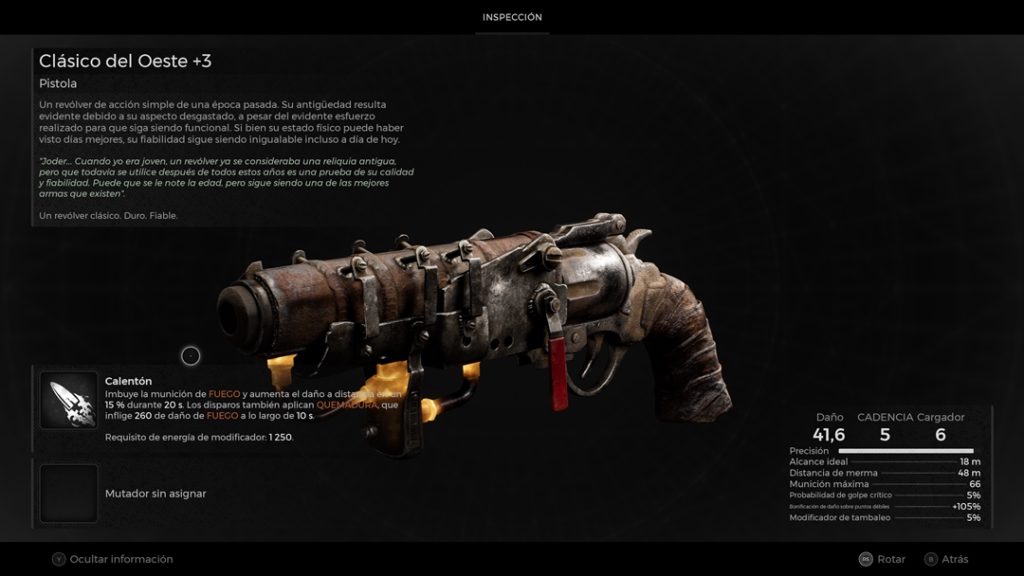Image resolution: width=1024 pixels, height=576 pixels.
Task: Select the Inspección tab
Action: click(512, 18)
